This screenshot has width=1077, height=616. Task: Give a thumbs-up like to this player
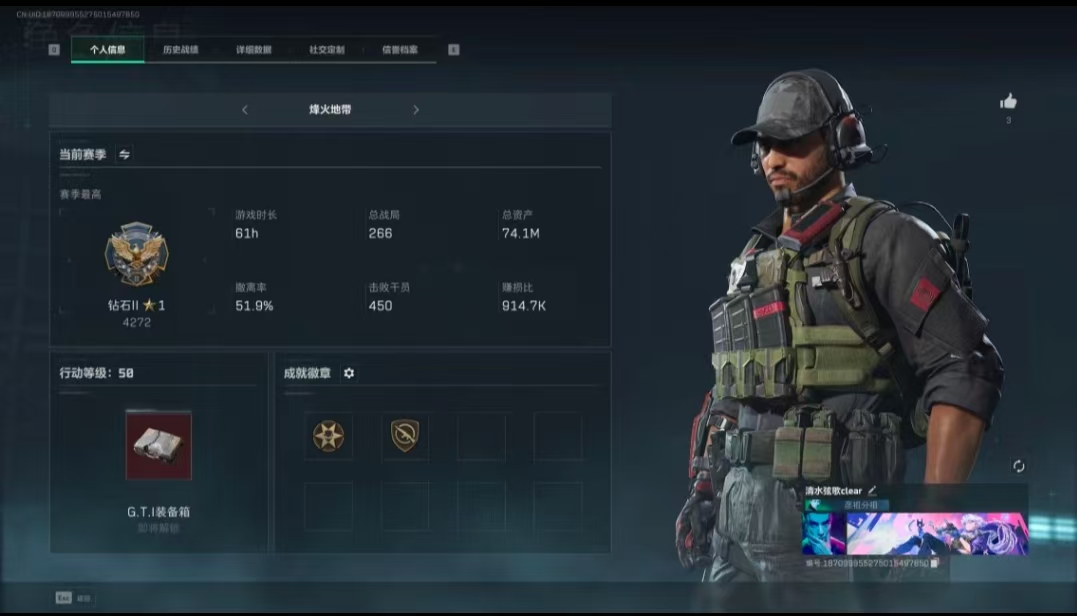tap(1008, 101)
